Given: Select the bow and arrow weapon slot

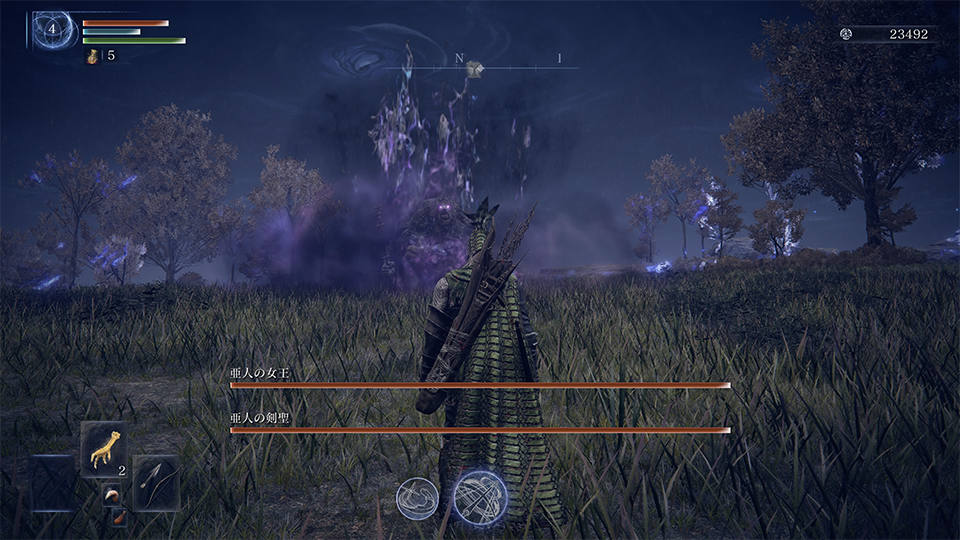Looking at the screenshot, I should [155, 483].
